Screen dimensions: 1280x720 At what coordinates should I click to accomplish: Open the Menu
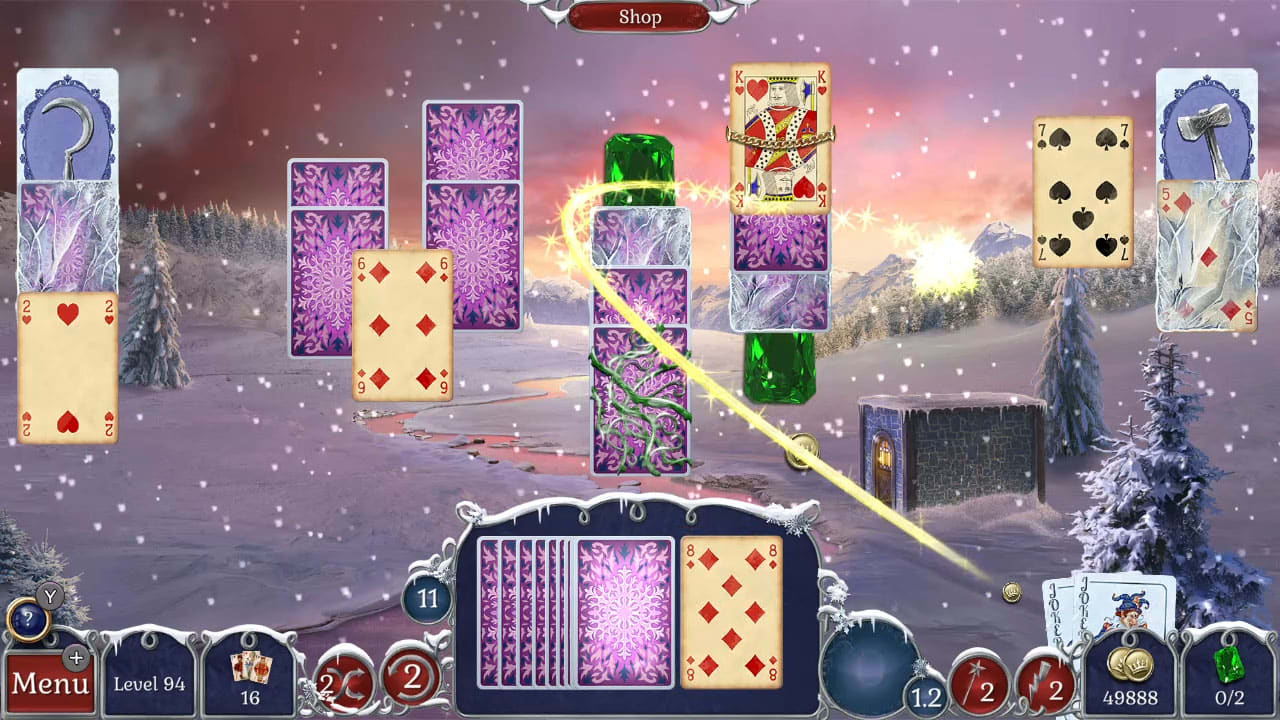point(52,684)
